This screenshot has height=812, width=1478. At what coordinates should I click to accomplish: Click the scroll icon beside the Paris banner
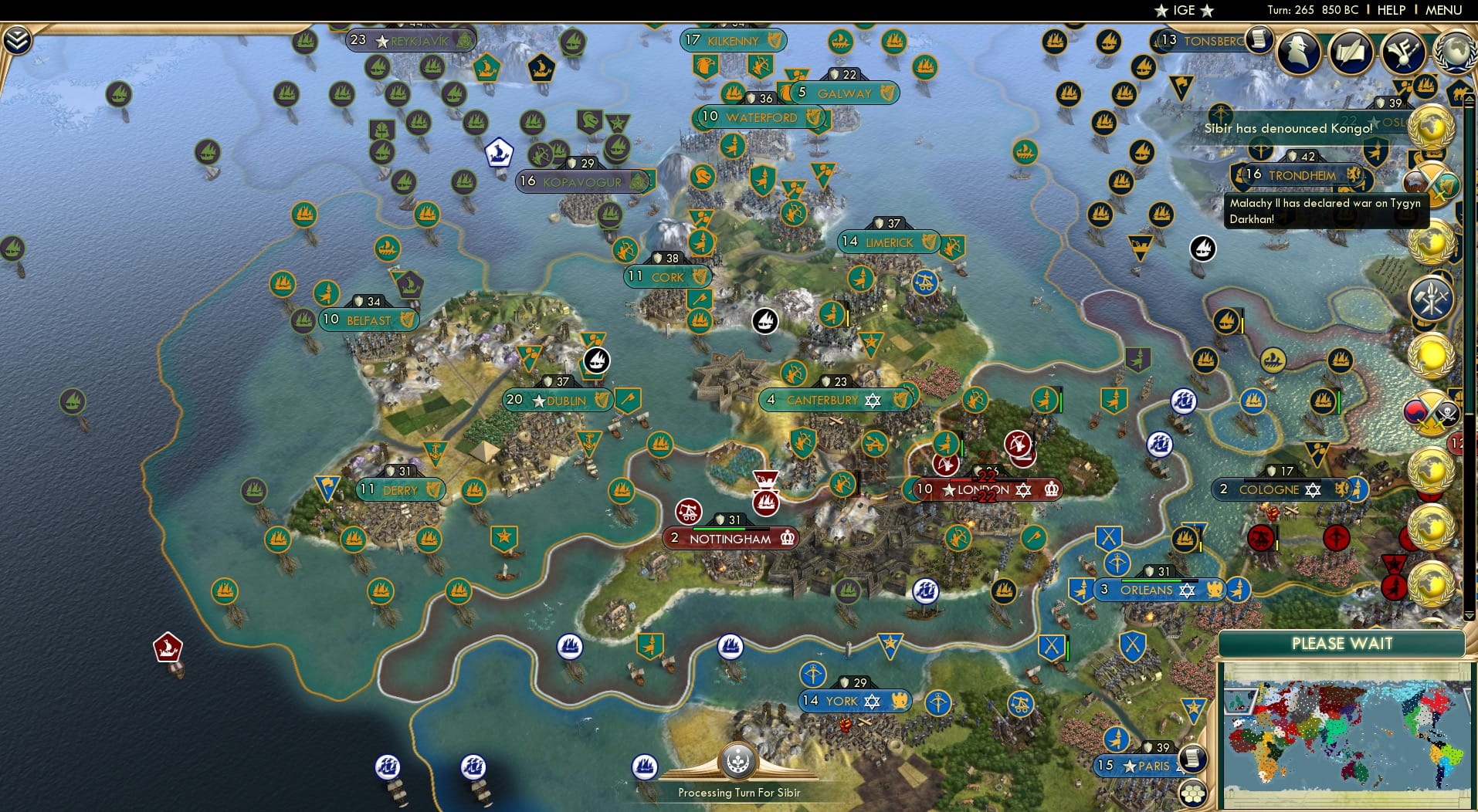click(x=1192, y=759)
